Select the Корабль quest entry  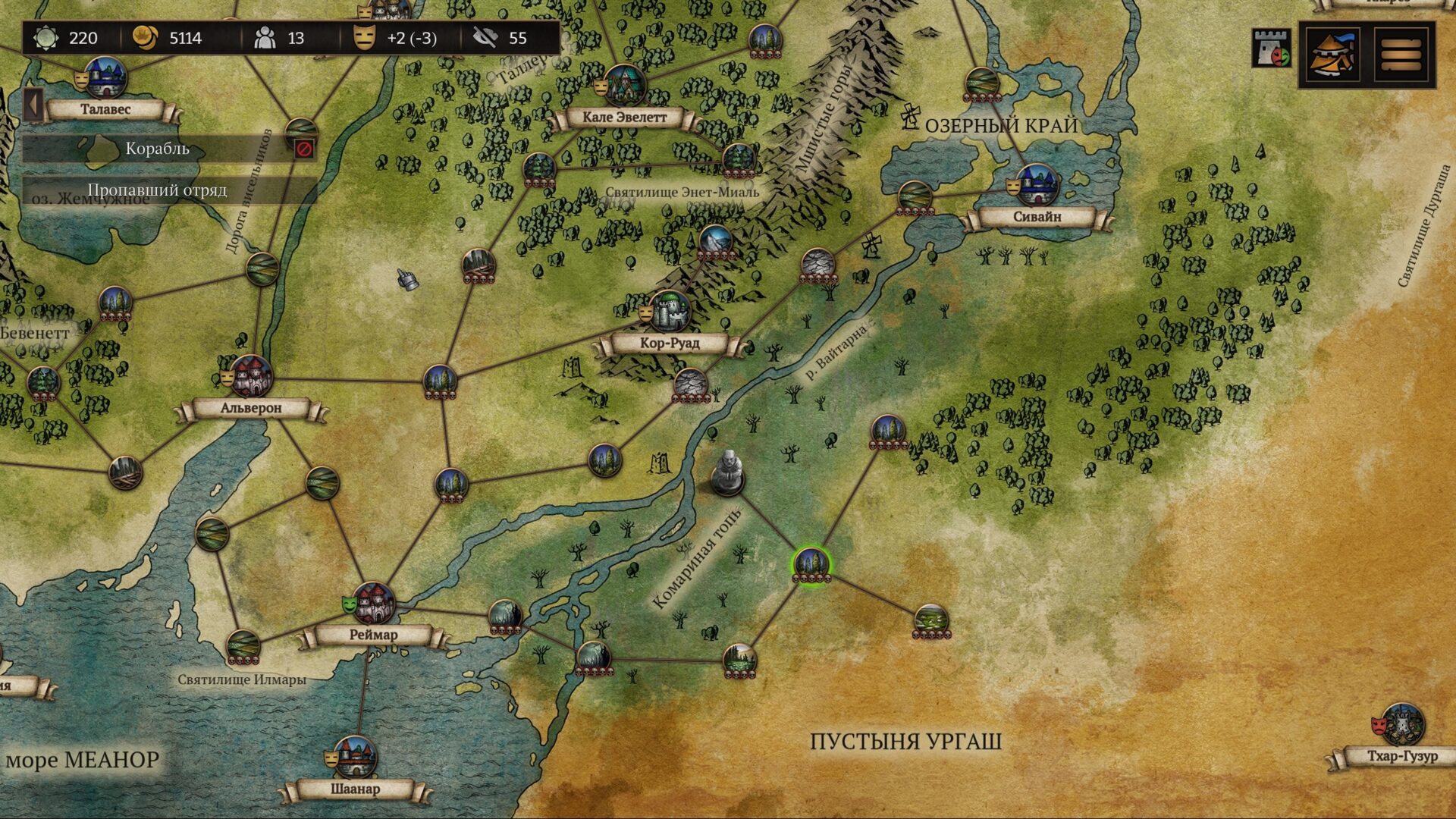pos(158,149)
